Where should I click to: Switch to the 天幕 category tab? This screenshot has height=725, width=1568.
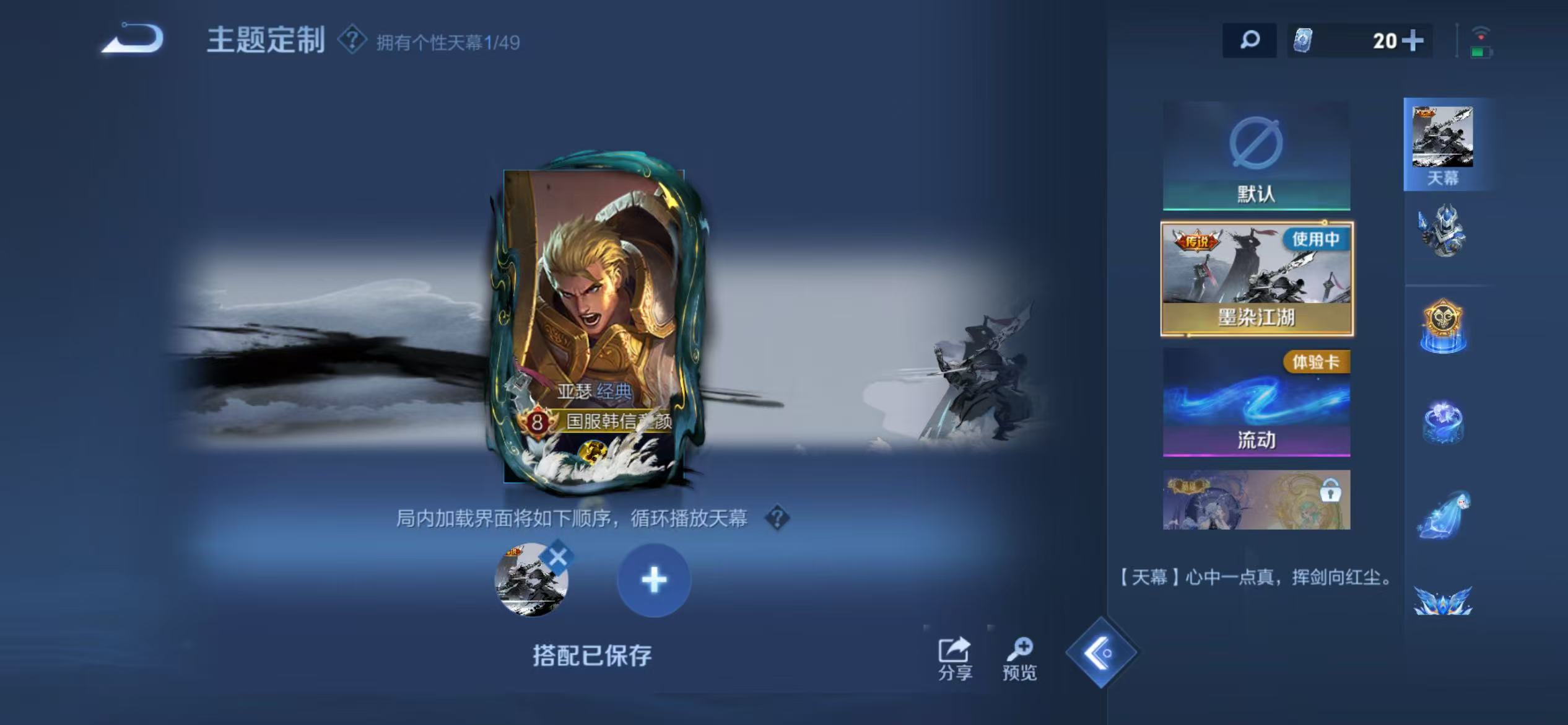(1445, 143)
